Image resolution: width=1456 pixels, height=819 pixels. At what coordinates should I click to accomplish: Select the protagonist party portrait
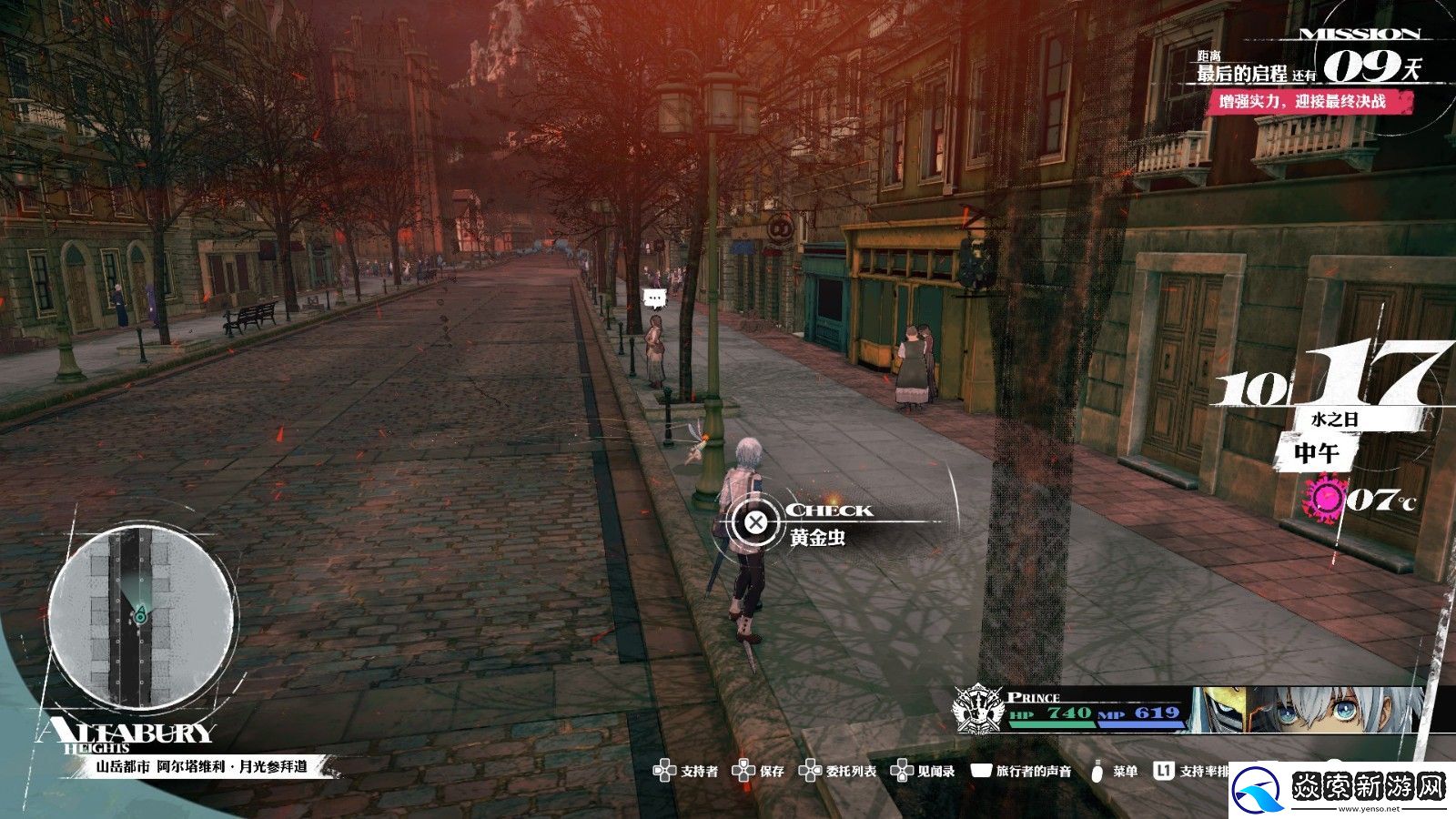point(1310,710)
